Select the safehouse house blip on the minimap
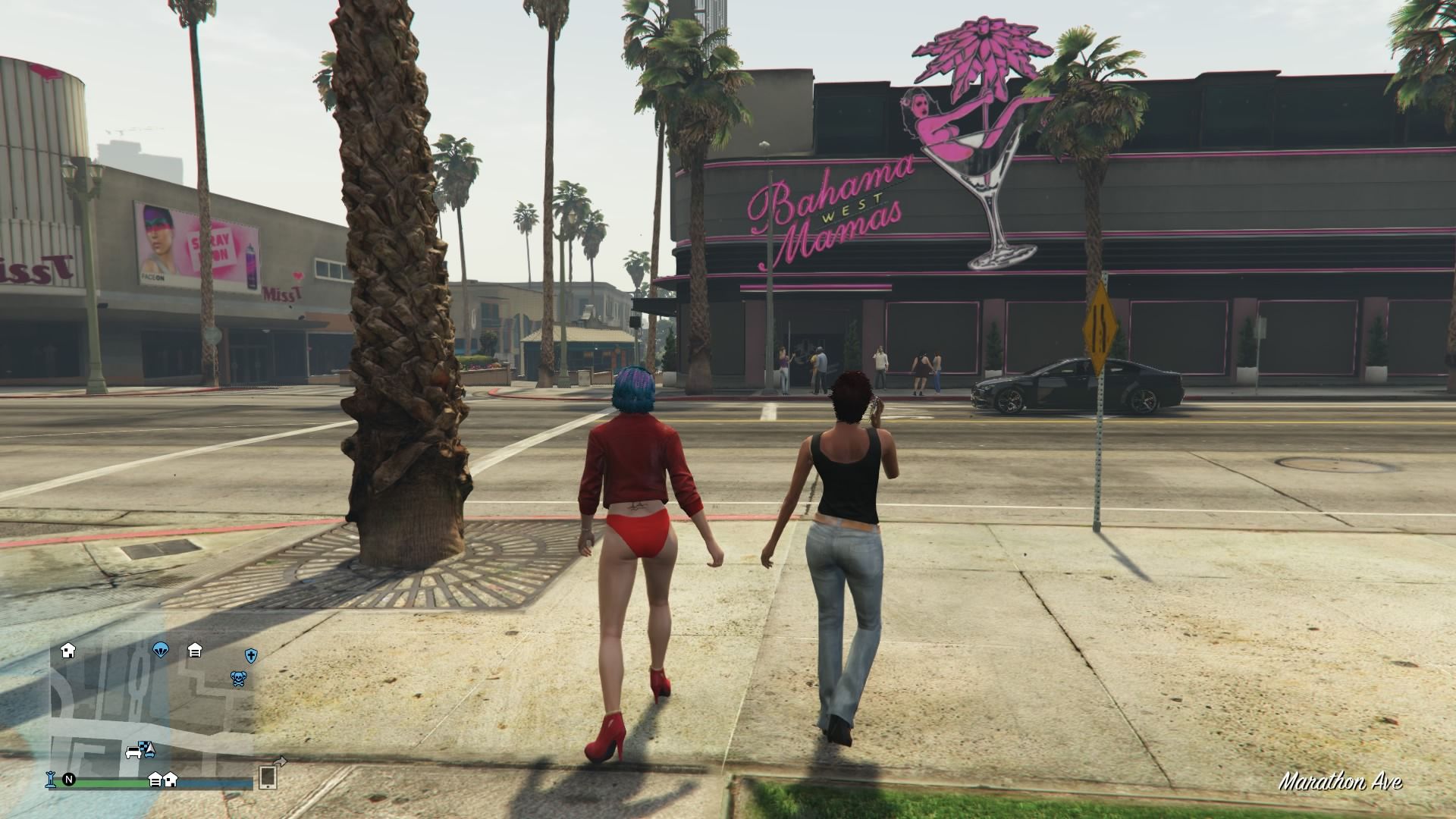 [68, 652]
